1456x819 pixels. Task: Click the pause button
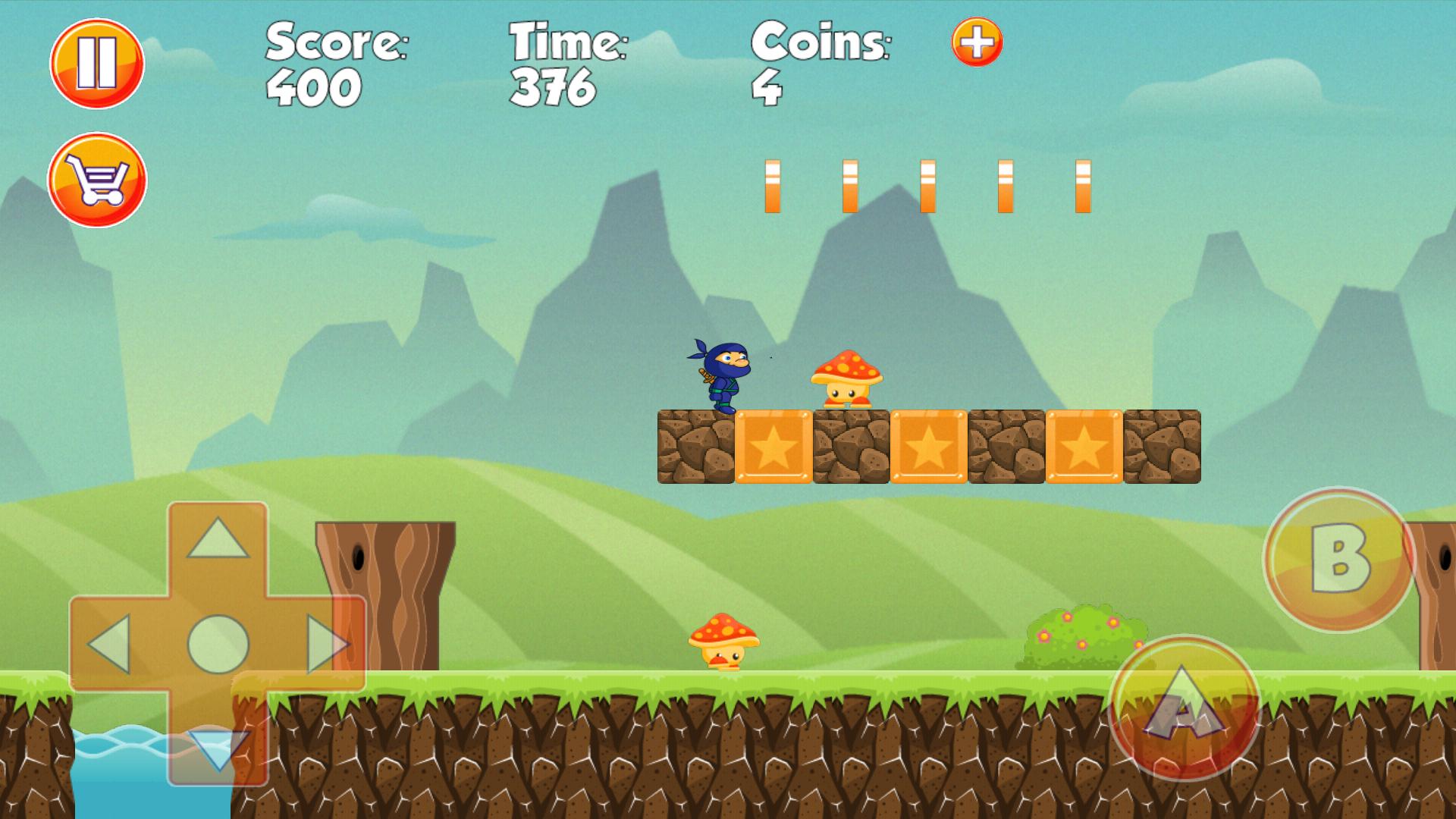(96, 62)
